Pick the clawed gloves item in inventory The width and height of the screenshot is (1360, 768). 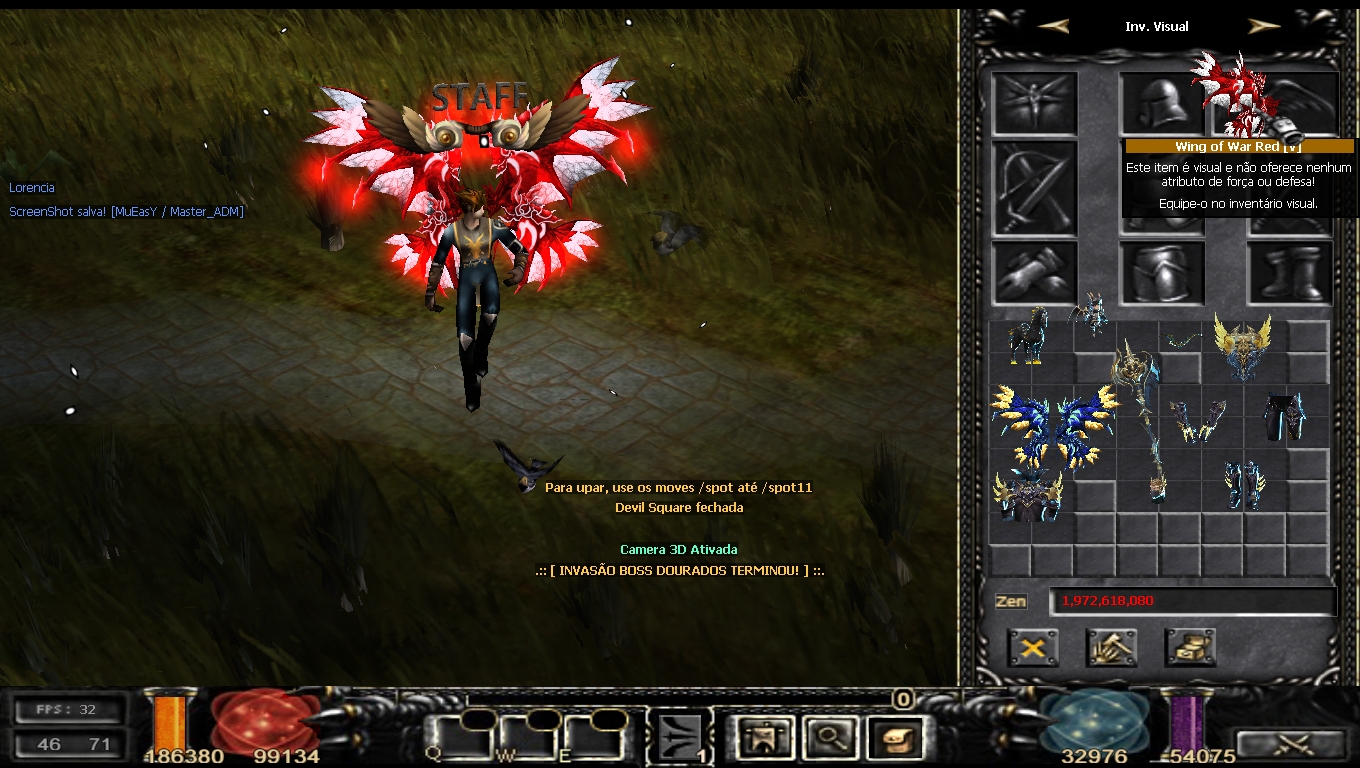point(1199,420)
